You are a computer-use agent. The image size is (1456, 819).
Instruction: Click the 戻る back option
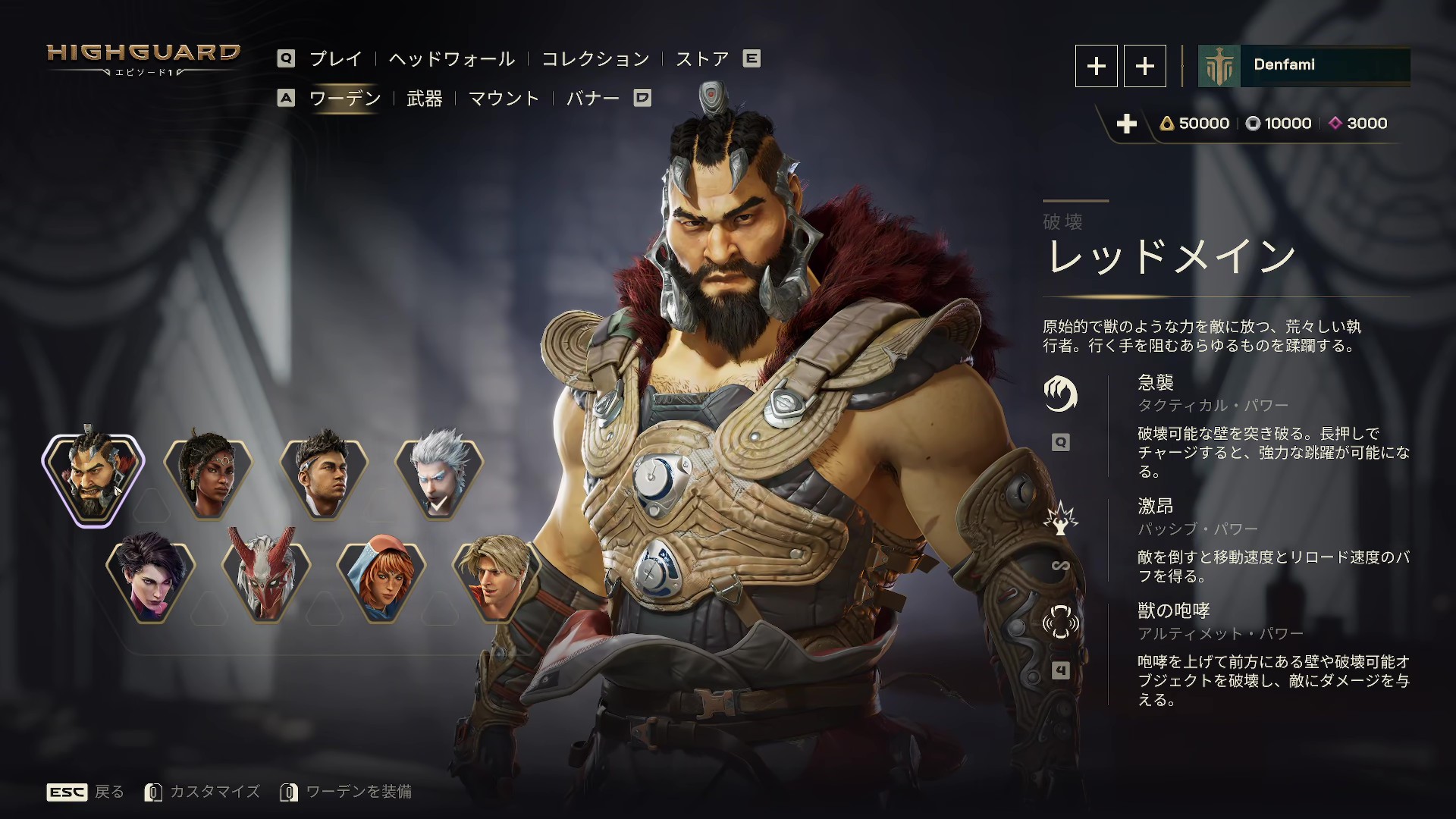coord(110,791)
